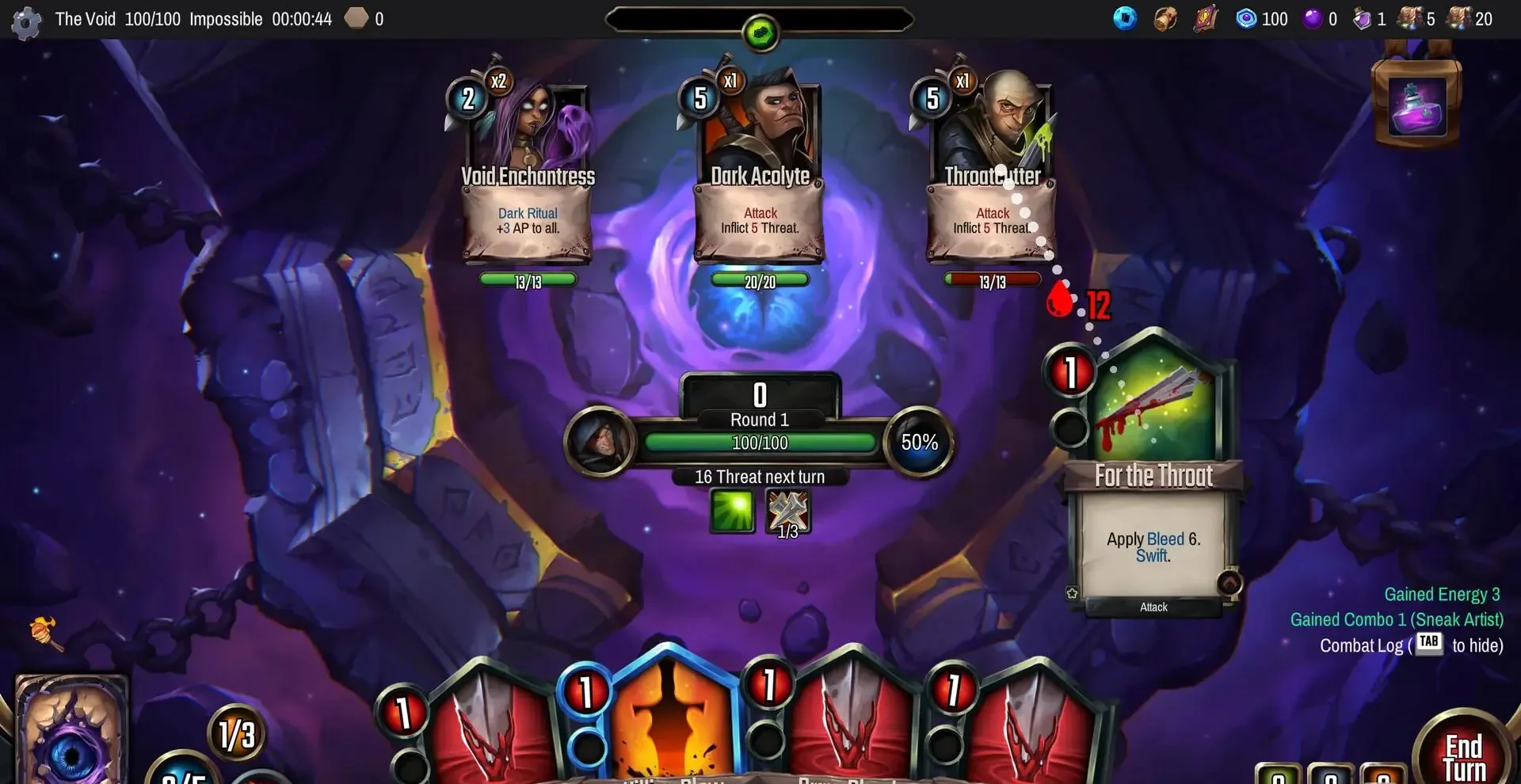End the current turn
1521x784 pixels.
tap(1463, 756)
